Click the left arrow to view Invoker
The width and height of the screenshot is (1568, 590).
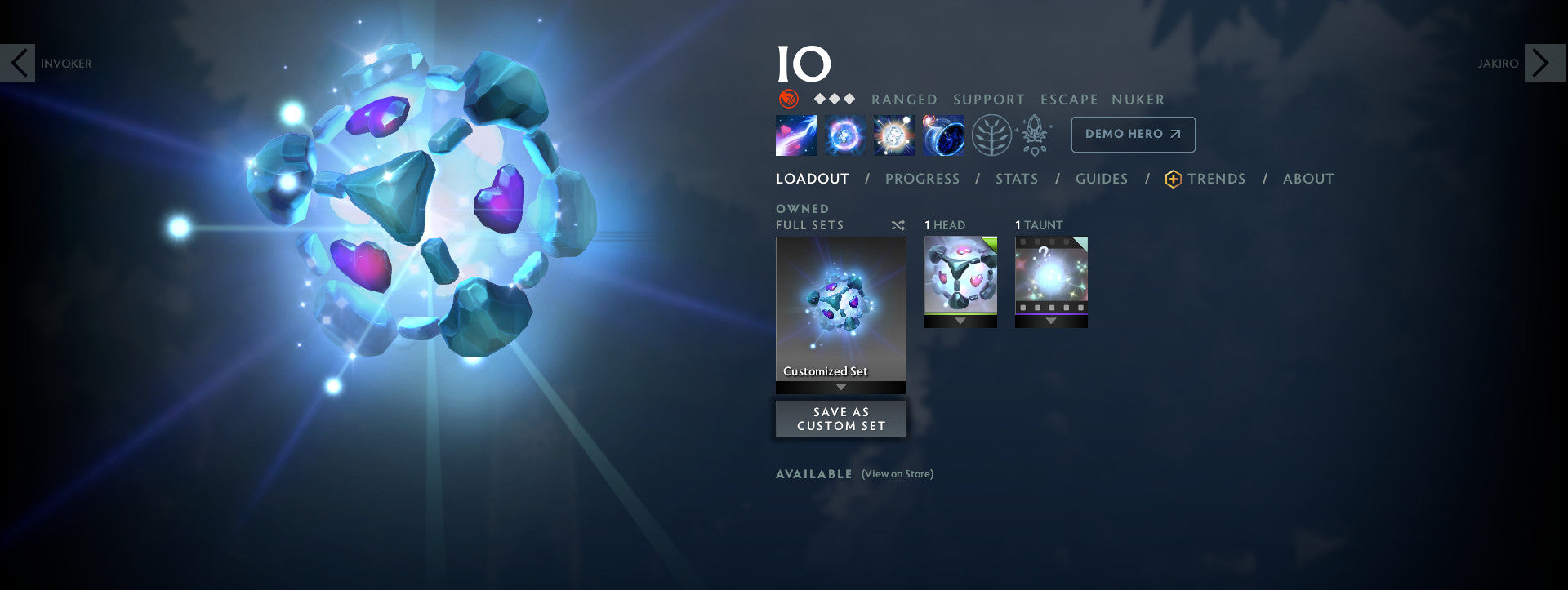[18, 62]
